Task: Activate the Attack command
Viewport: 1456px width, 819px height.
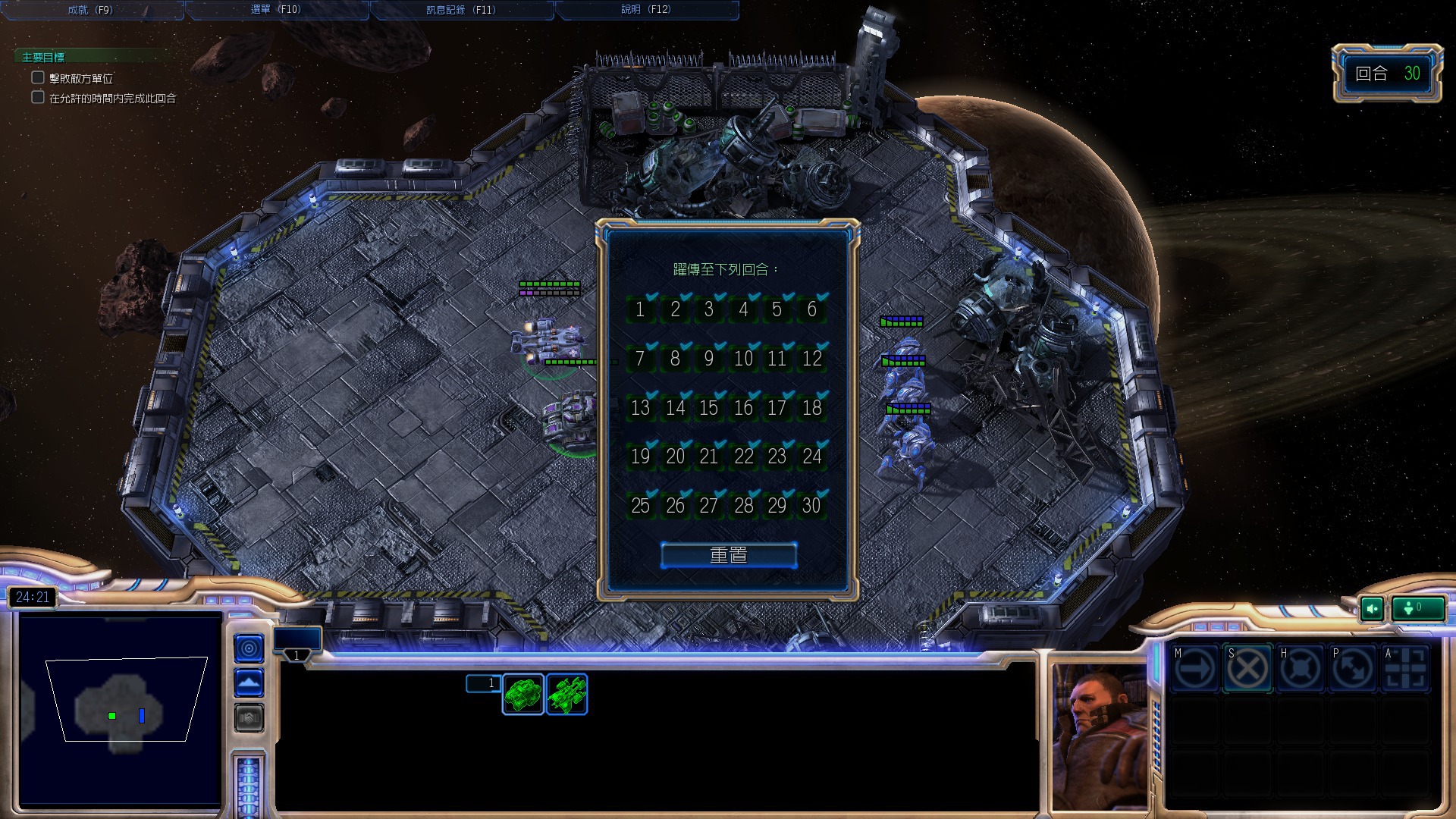Action: (x=1405, y=669)
